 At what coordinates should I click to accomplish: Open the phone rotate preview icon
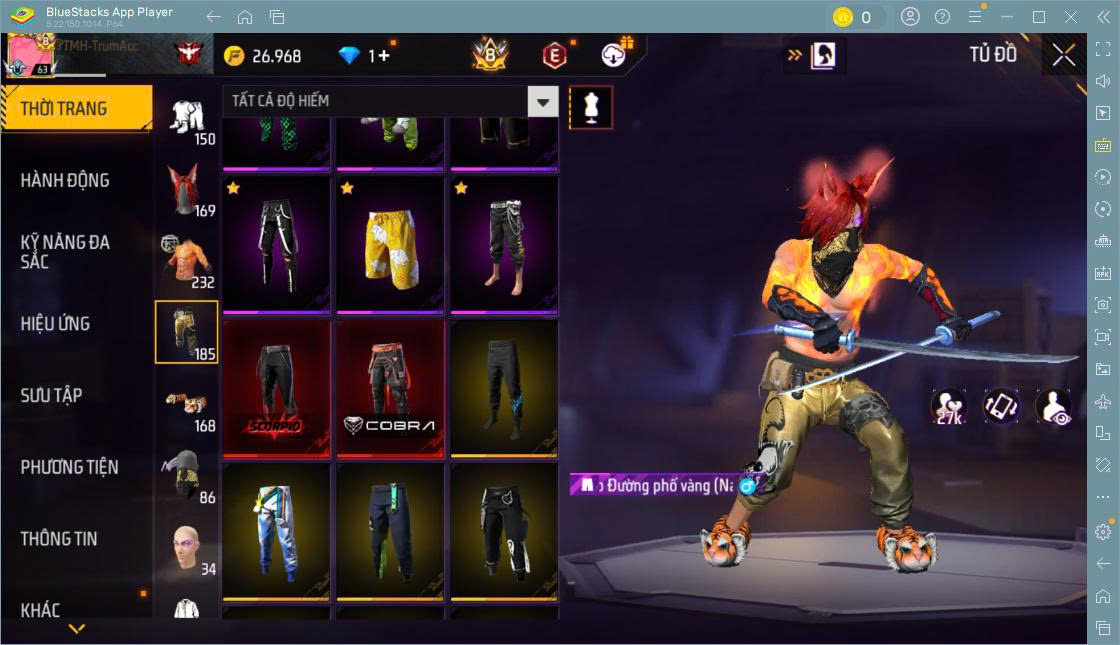click(x=1001, y=407)
